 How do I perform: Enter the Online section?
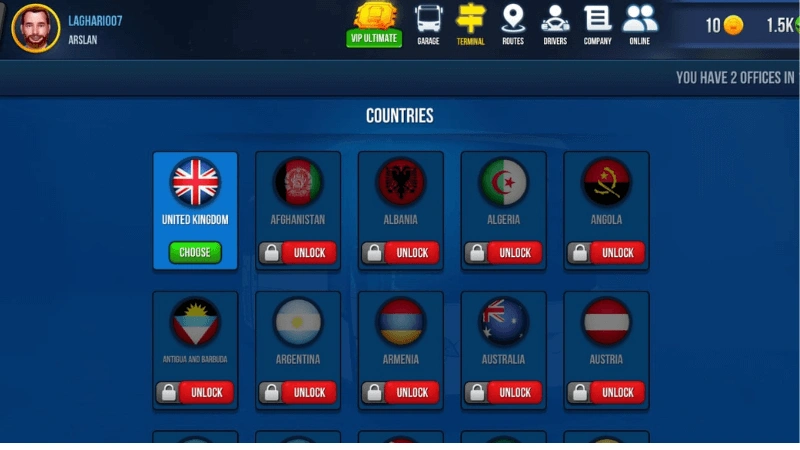[640, 24]
